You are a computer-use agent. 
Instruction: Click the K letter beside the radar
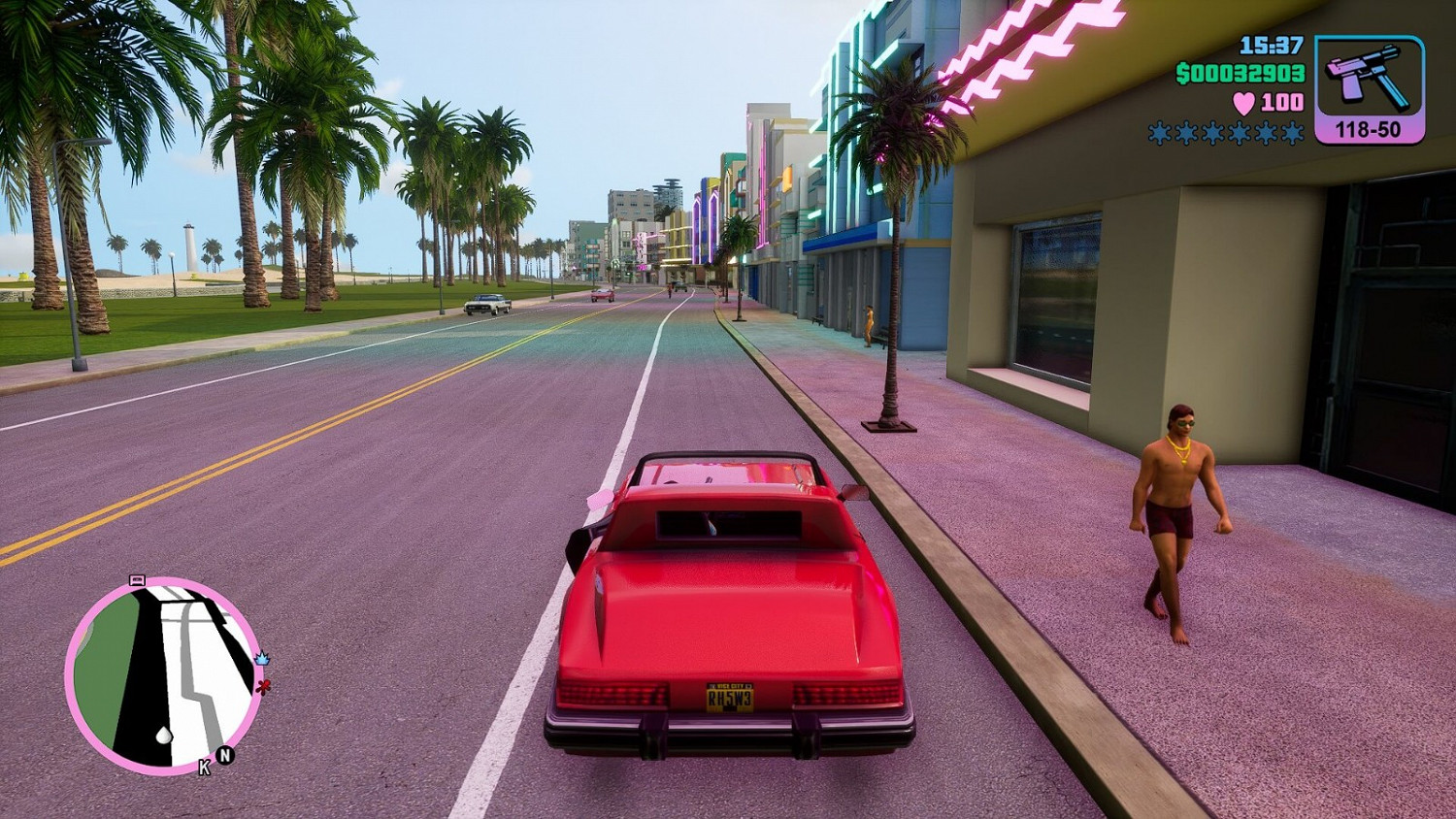tap(203, 767)
